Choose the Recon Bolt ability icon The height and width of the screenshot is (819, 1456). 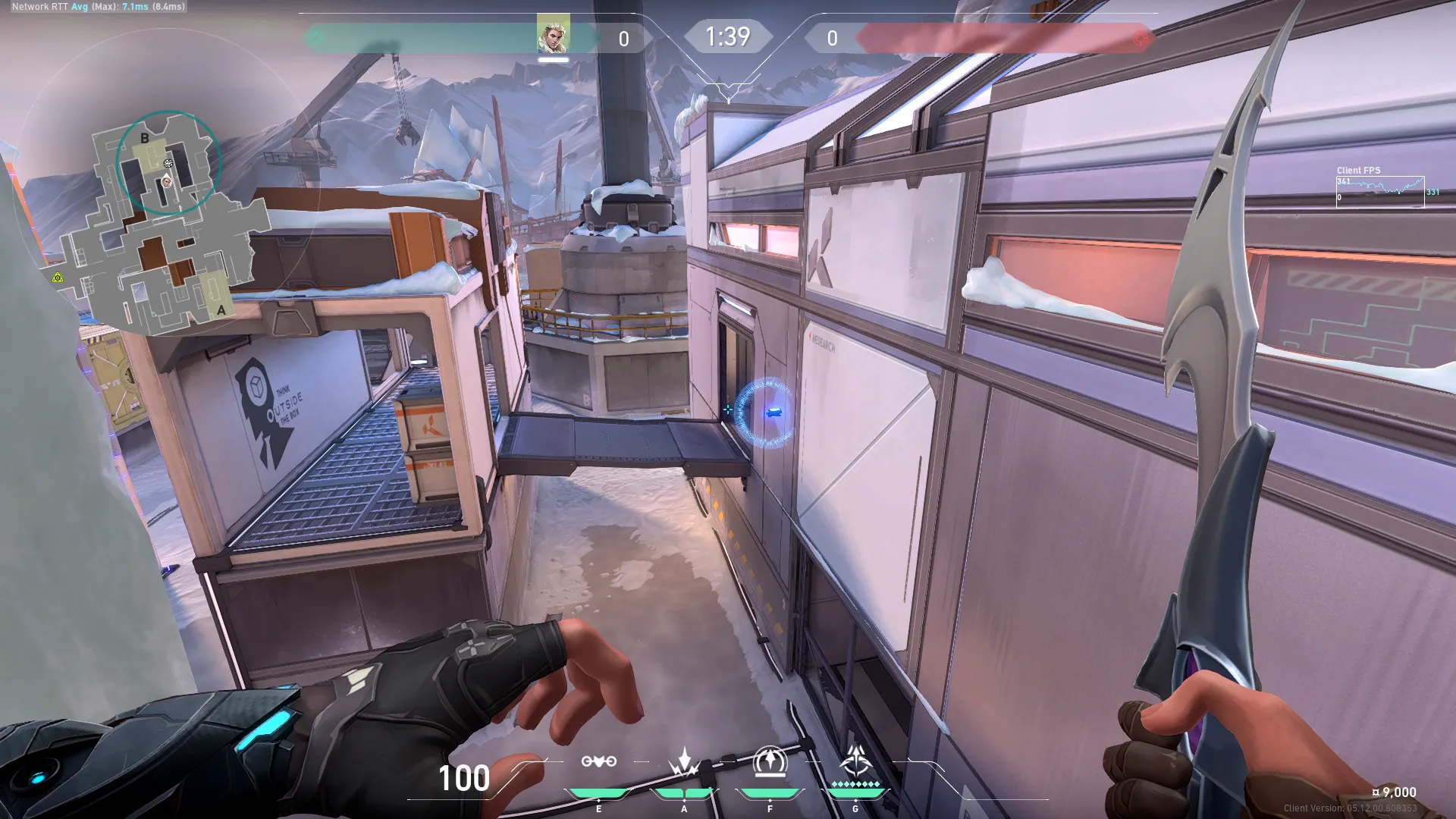770,762
